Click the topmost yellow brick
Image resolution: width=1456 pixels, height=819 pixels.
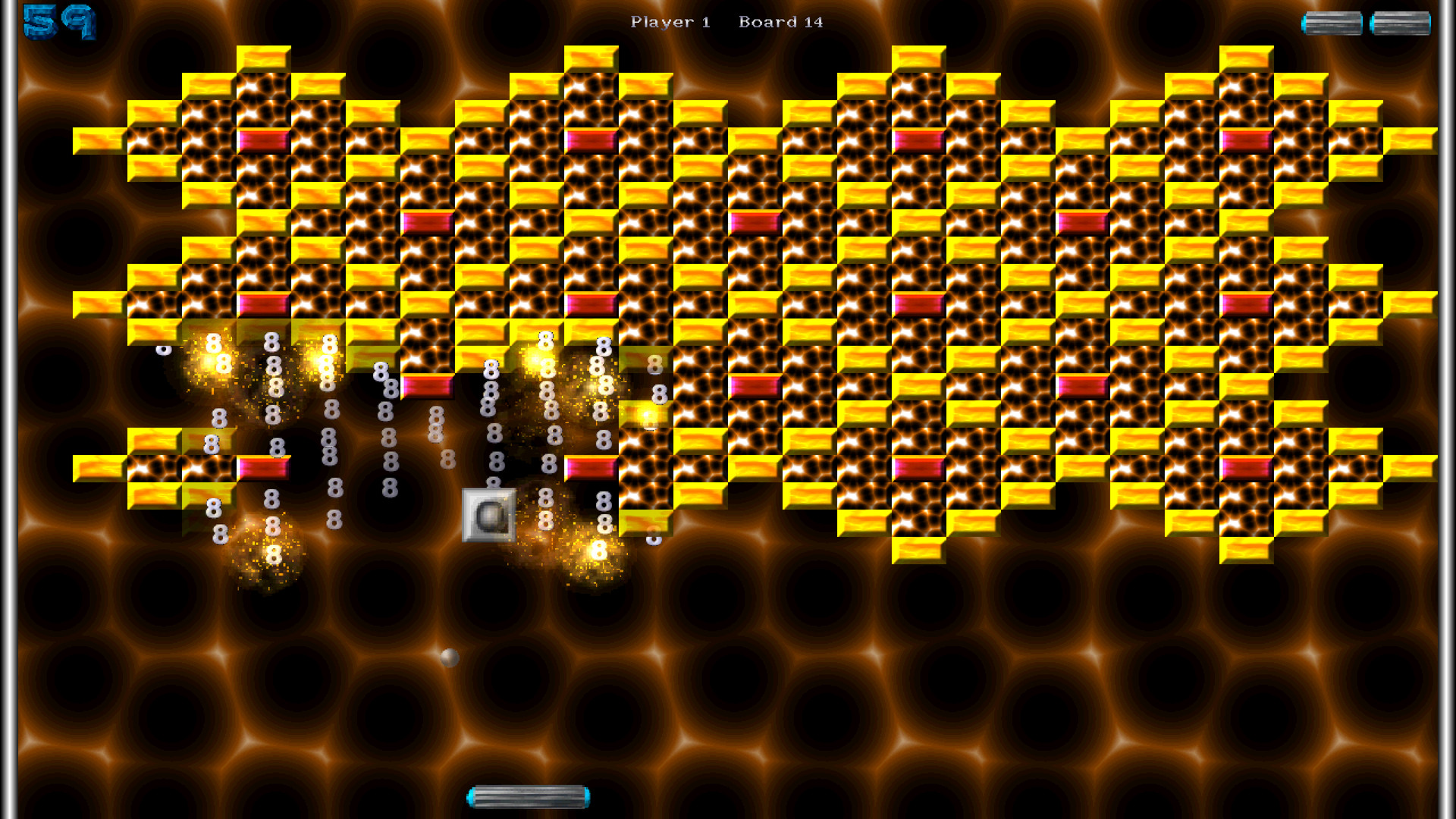tap(262, 57)
